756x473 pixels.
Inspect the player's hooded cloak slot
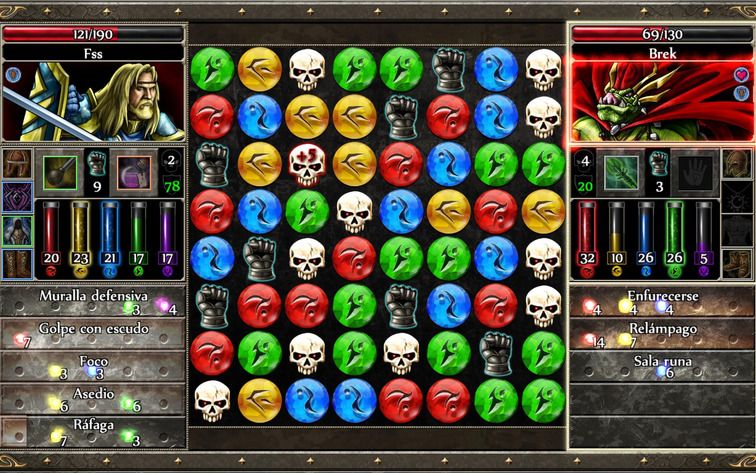click(17, 231)
